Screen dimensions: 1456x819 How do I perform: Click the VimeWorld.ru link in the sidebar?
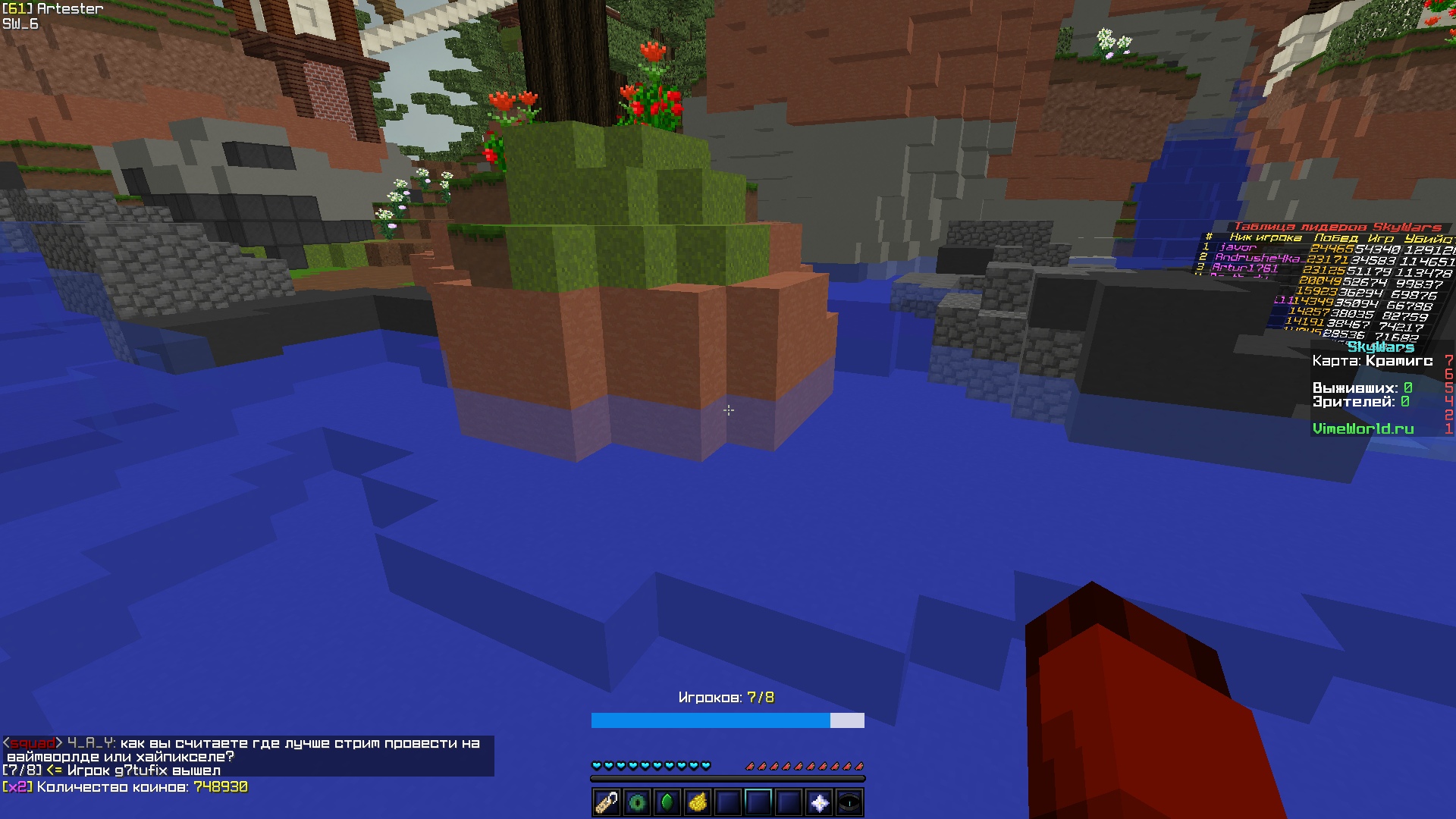click(1363, 428)
